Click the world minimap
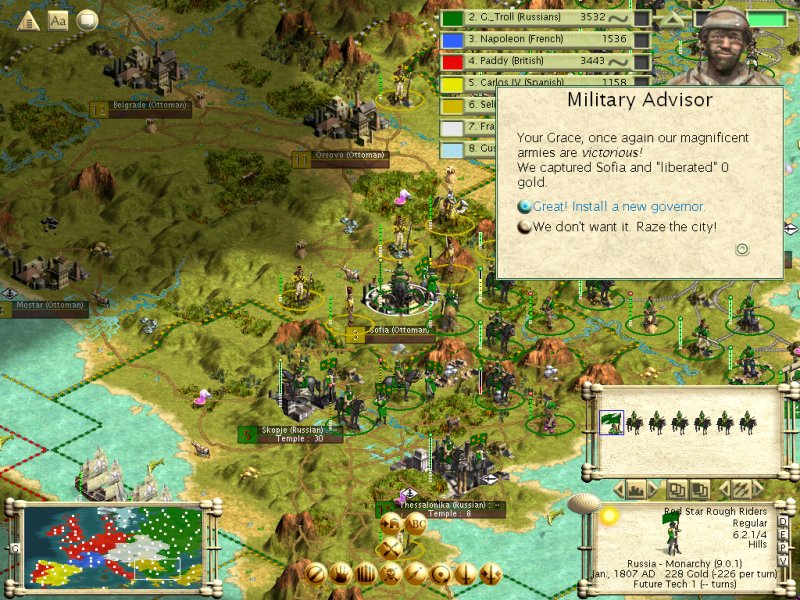Image resolution: width=800 pixels, height=600 pixels. click(110, 545)
